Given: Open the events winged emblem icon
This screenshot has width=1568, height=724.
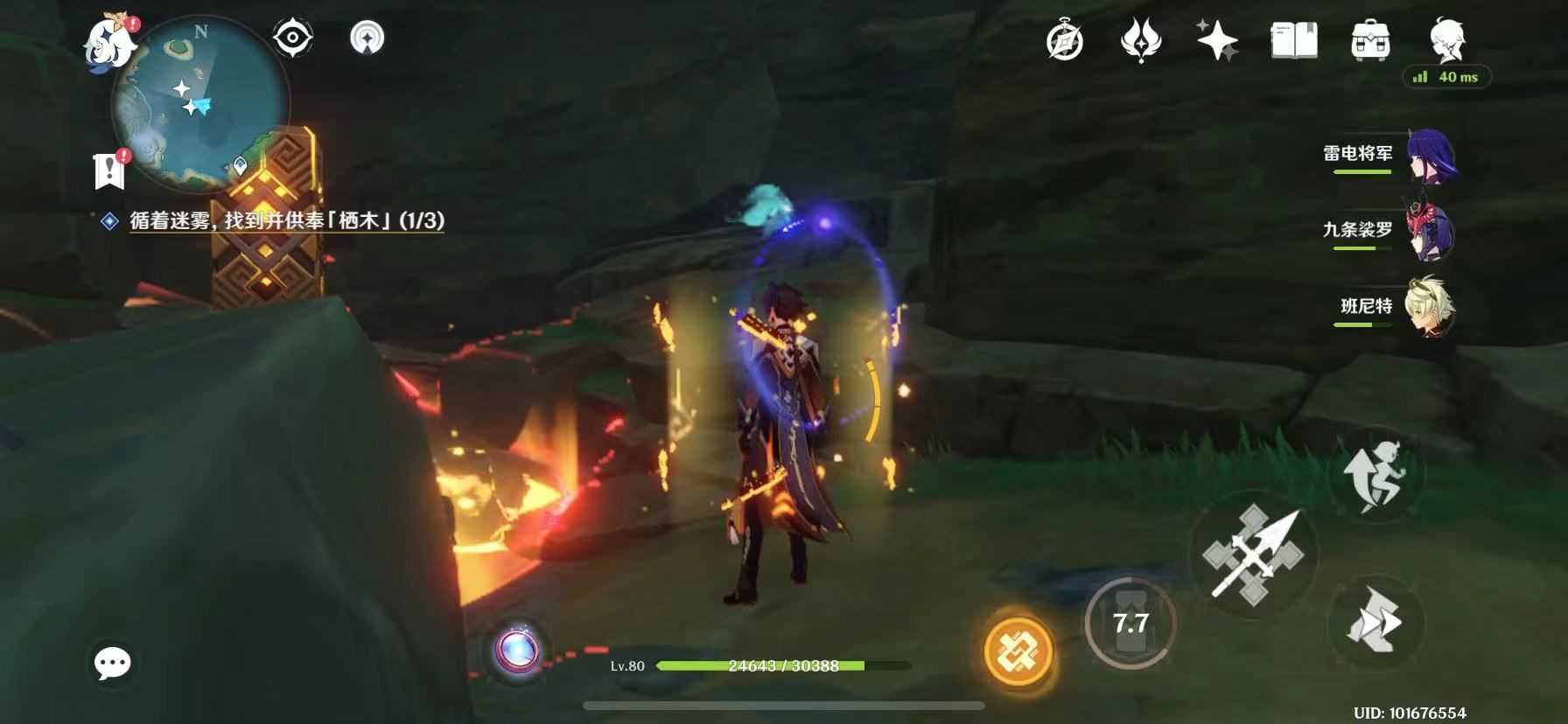Looking at the screenshot, I should [1140, 41].
